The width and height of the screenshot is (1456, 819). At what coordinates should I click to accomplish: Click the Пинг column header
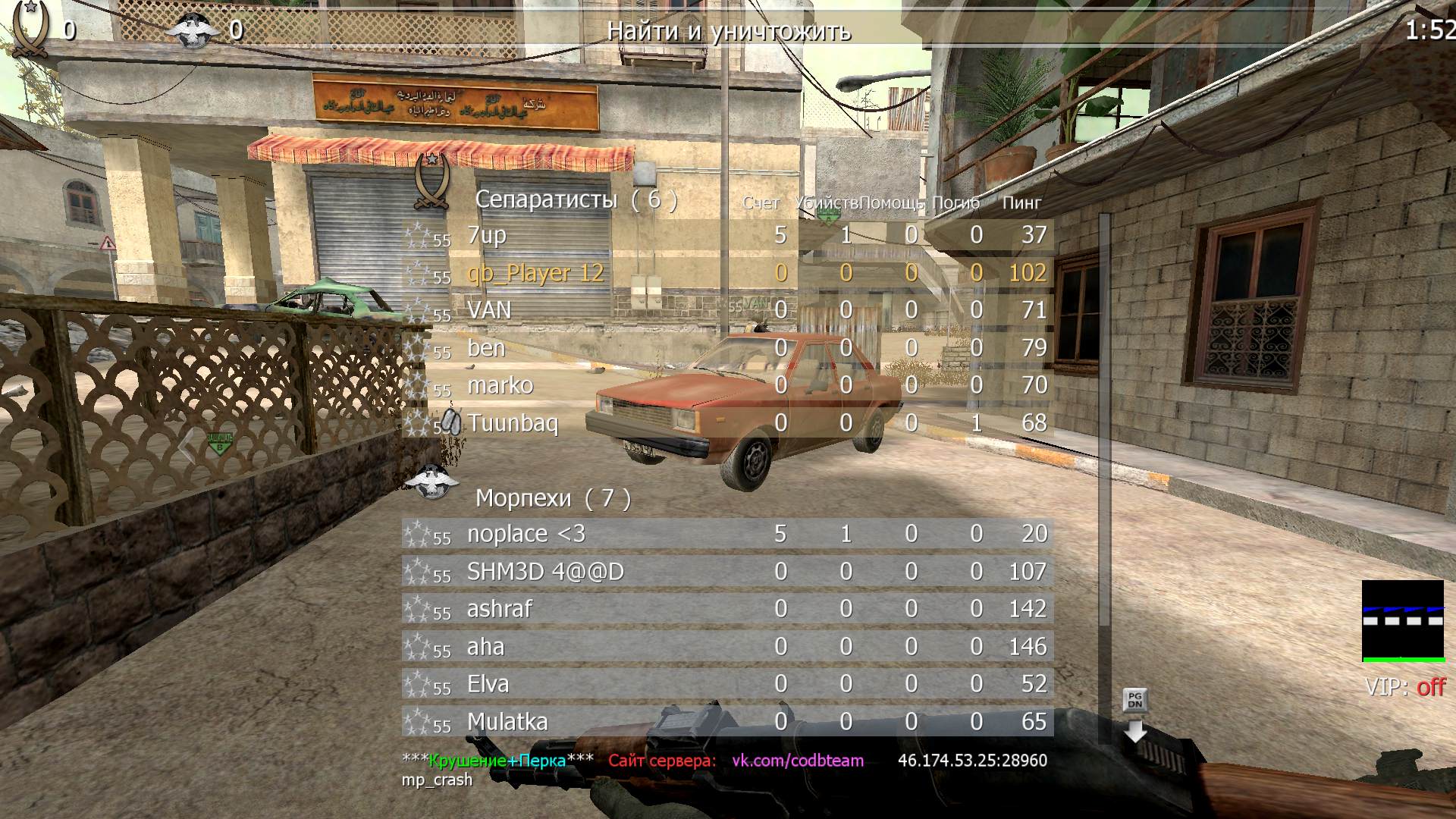pos(1021,202)
